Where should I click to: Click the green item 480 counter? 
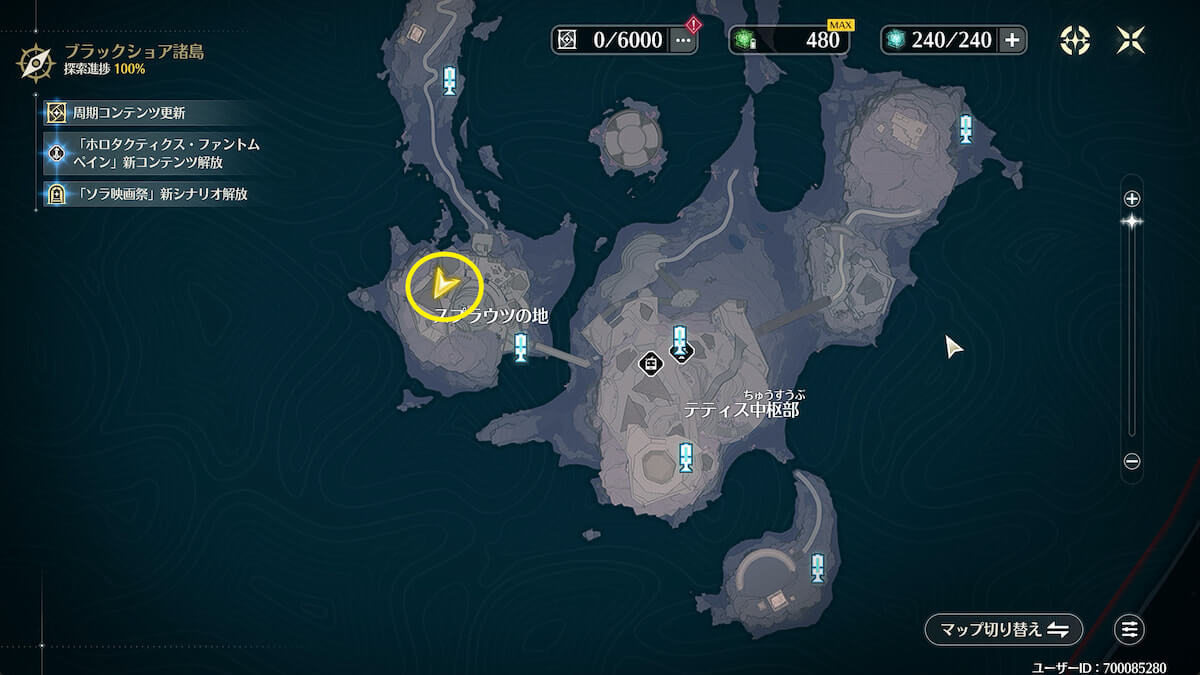coord(790,40)
